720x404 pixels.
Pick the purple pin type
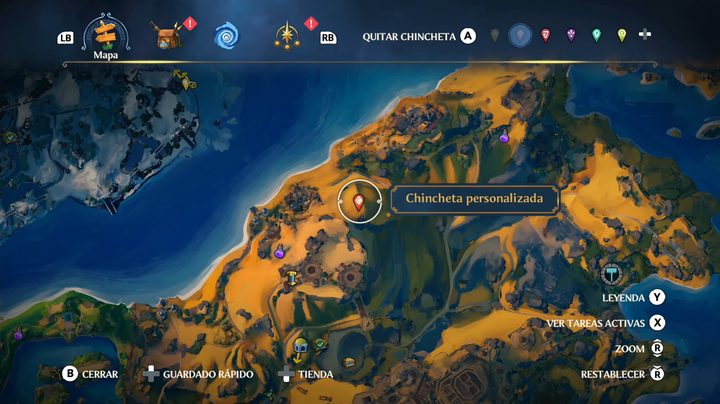click(x=571, y=36)
